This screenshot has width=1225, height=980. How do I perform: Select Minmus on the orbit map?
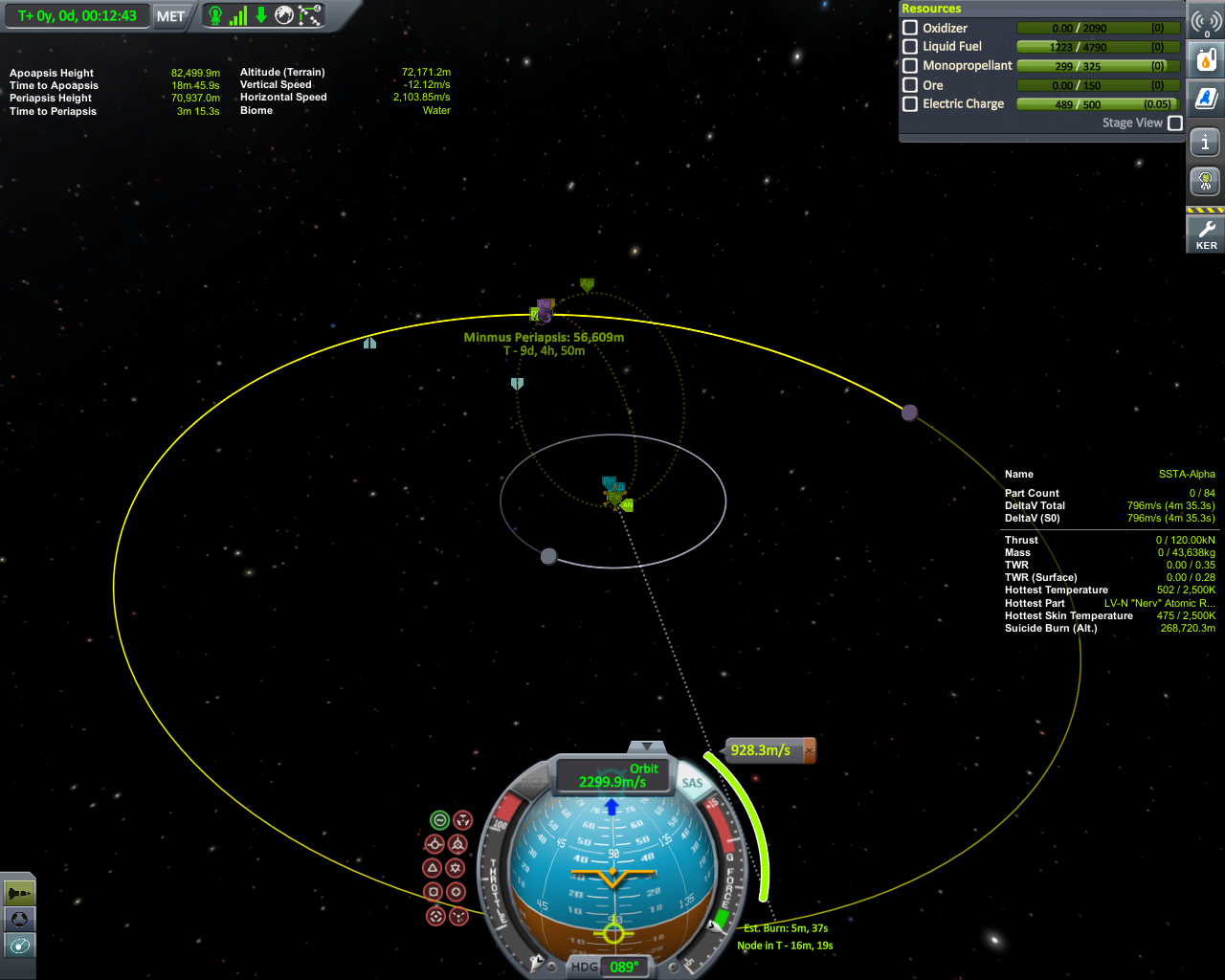(909, 412)
